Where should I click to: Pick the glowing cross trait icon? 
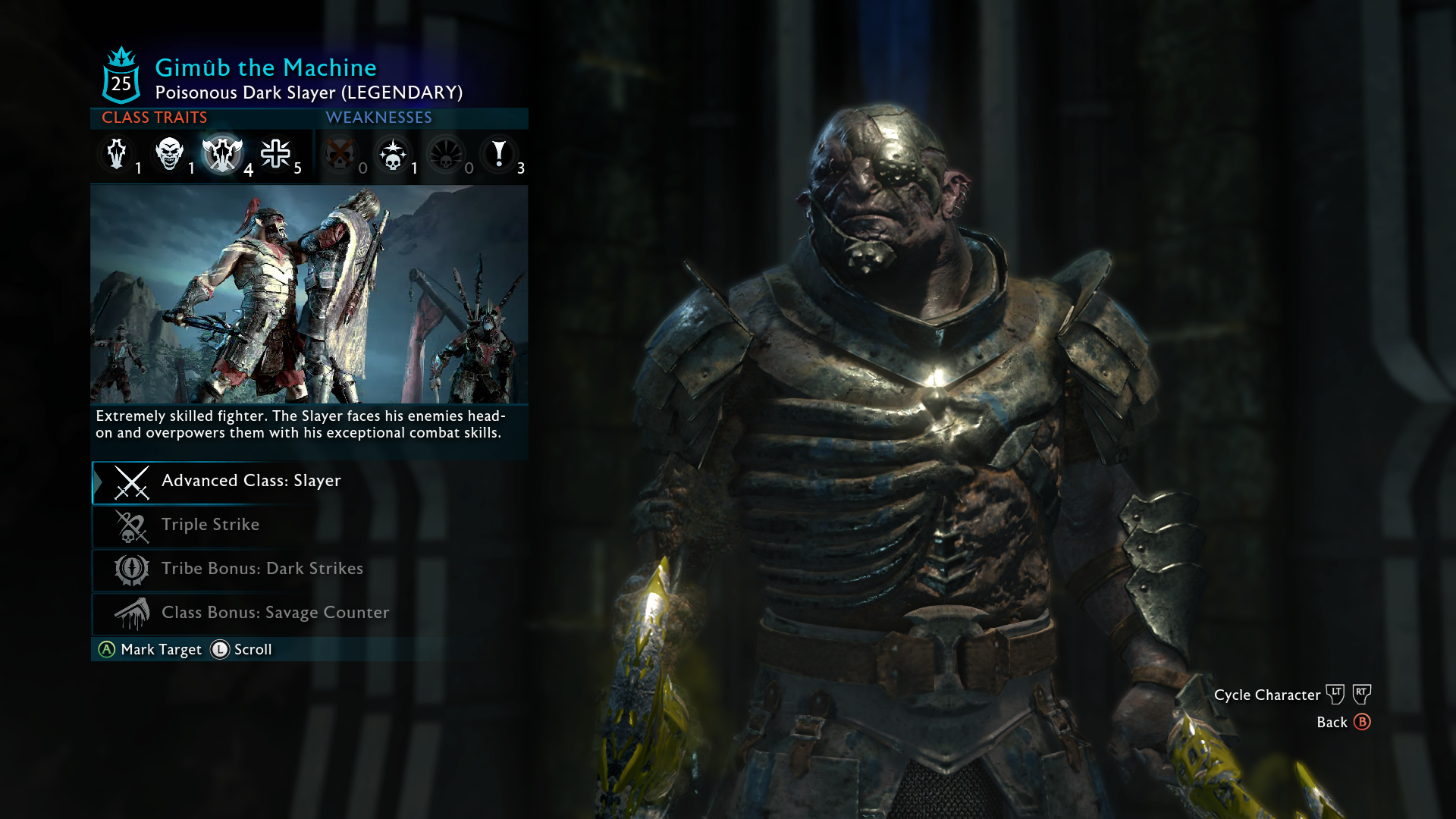(275, 154)
